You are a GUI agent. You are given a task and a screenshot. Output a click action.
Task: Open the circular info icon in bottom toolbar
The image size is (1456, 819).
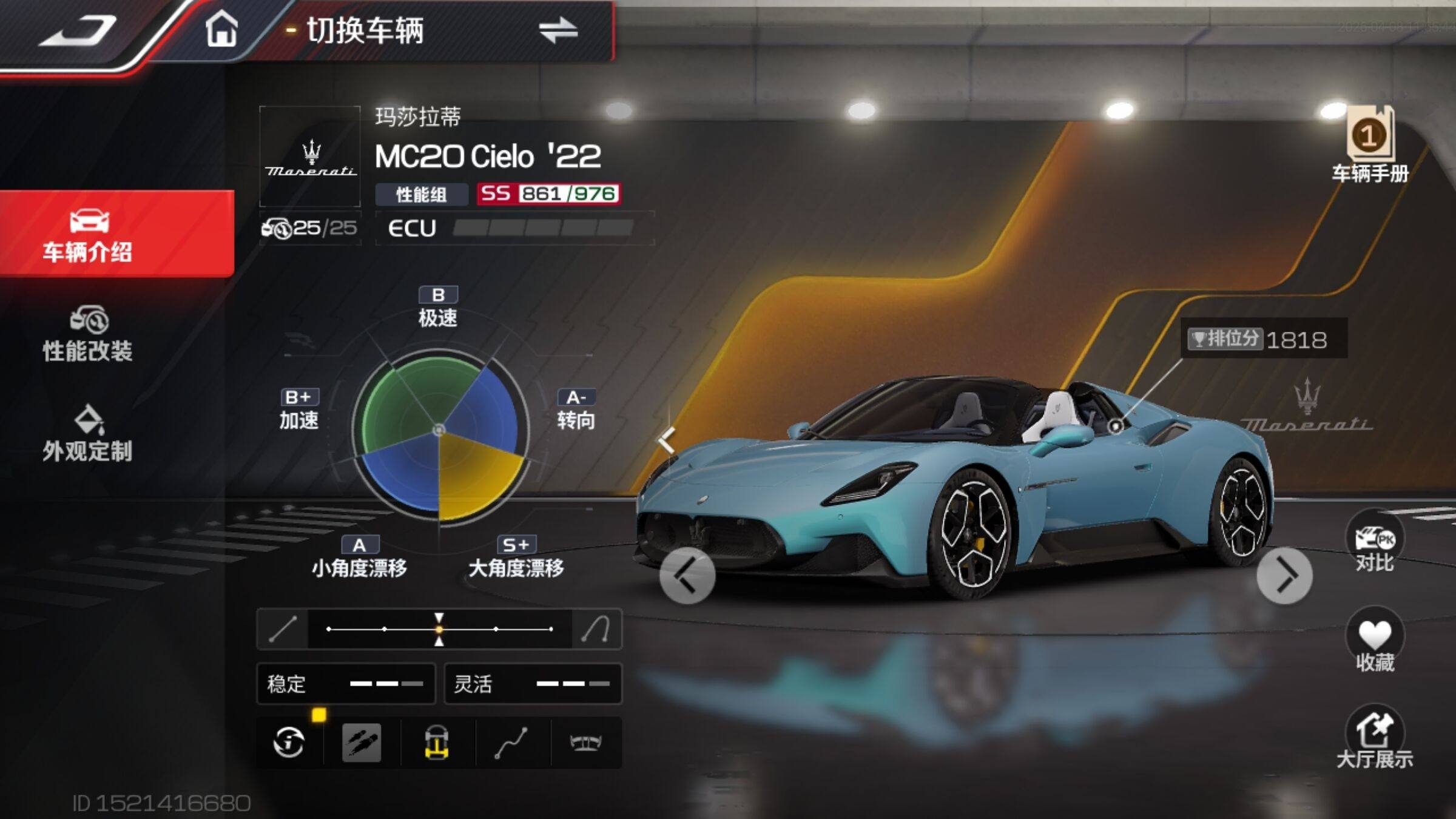tap(289, 742)
